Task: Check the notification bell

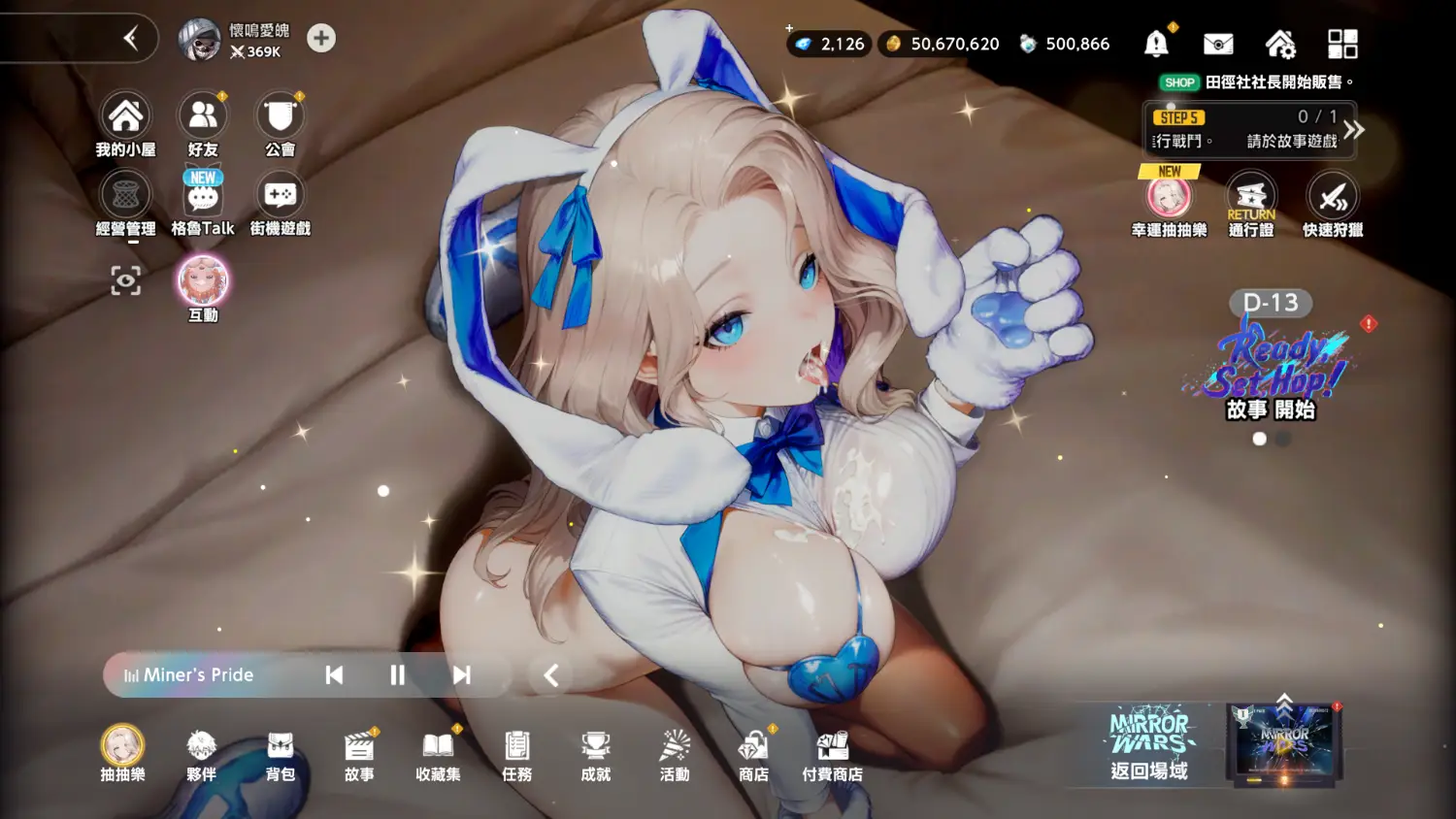Action: [x=1156, y=44]
